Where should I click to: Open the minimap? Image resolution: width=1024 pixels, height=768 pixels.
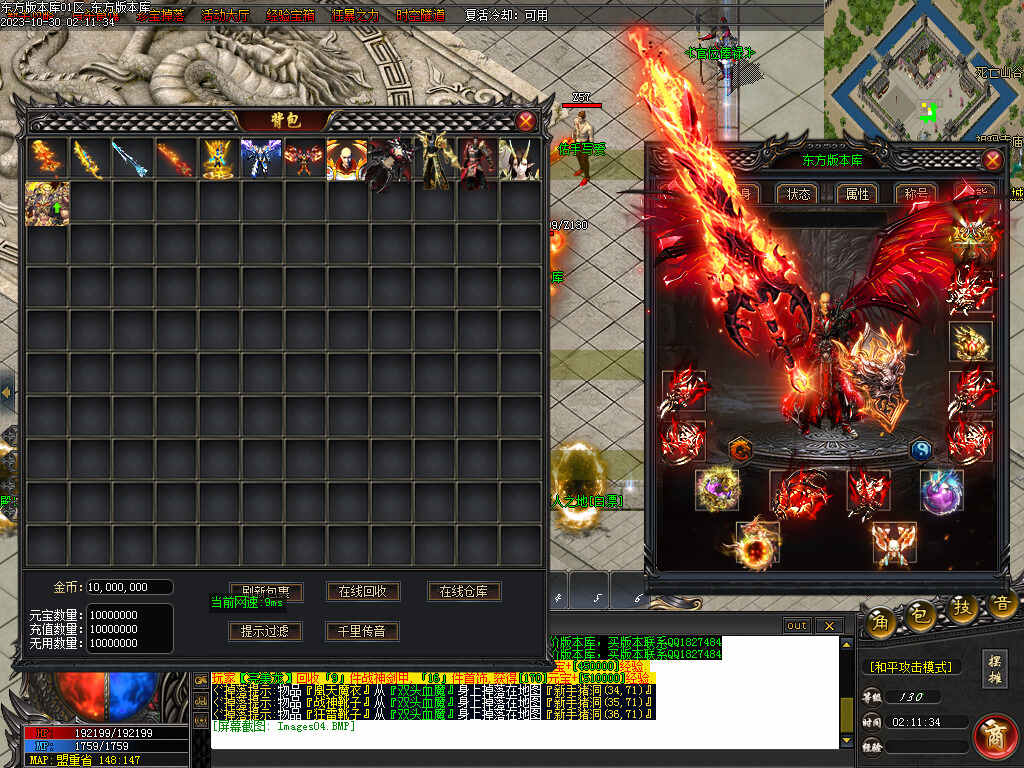pyautogui.click(x=924, y=70)
